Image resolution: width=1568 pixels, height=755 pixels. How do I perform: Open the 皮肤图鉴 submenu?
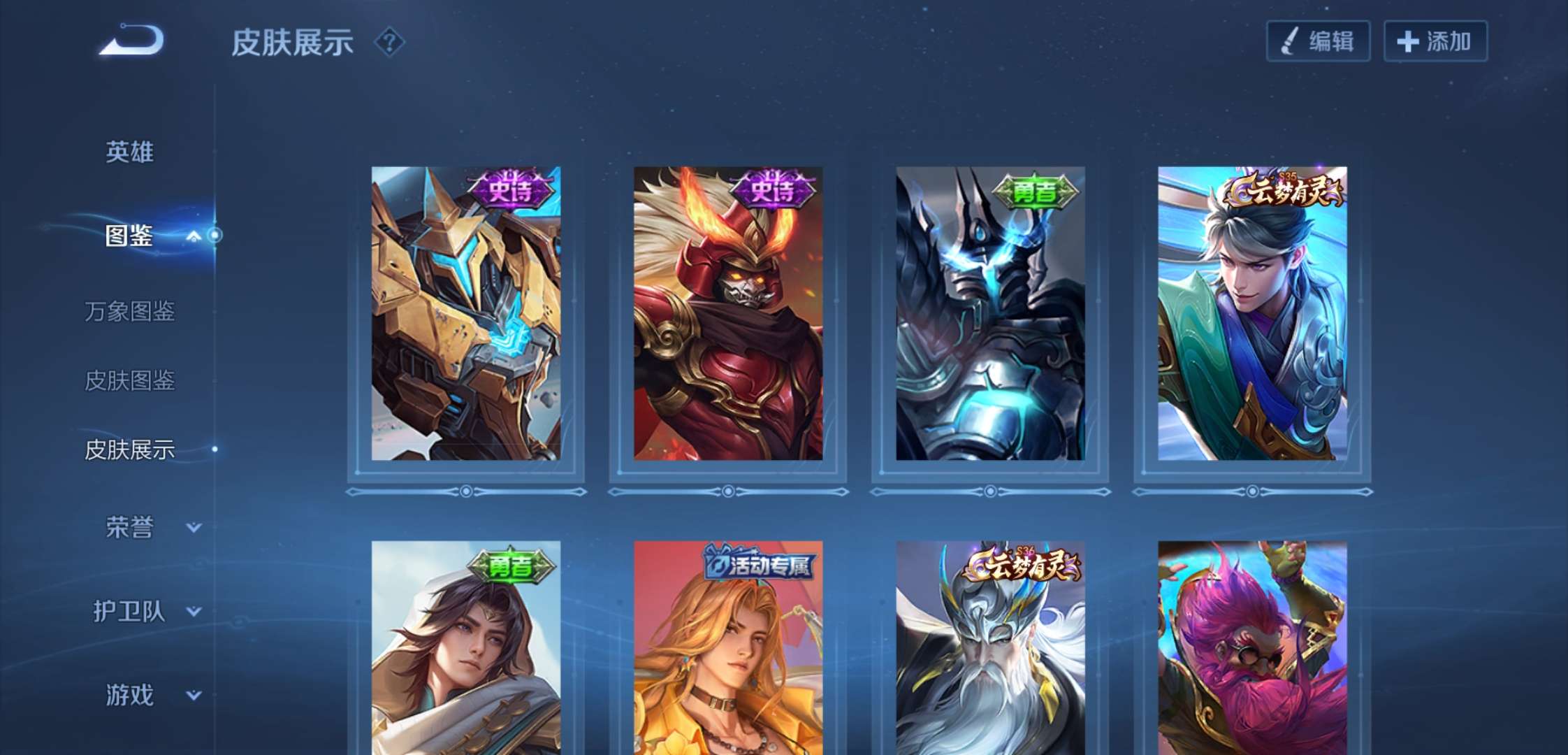point(129,380)
